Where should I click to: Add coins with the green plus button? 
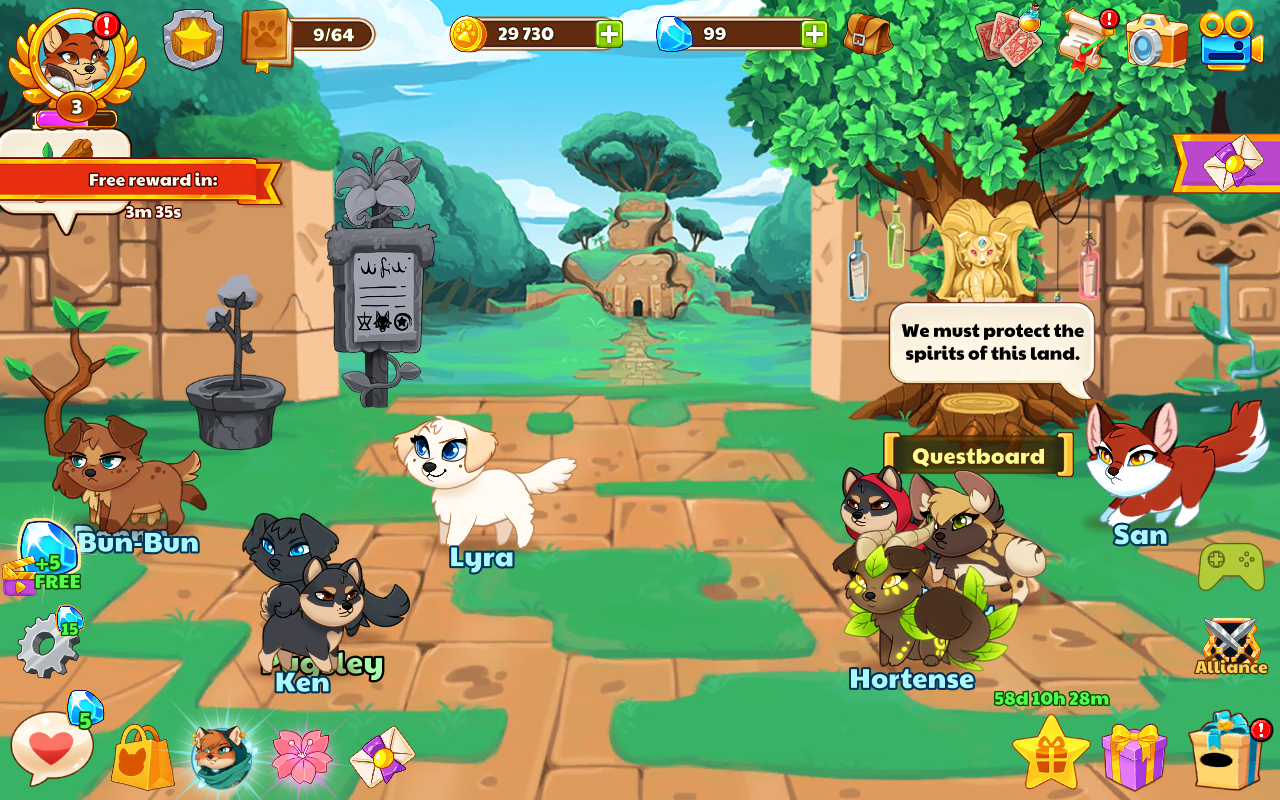(x=610, y=32)
